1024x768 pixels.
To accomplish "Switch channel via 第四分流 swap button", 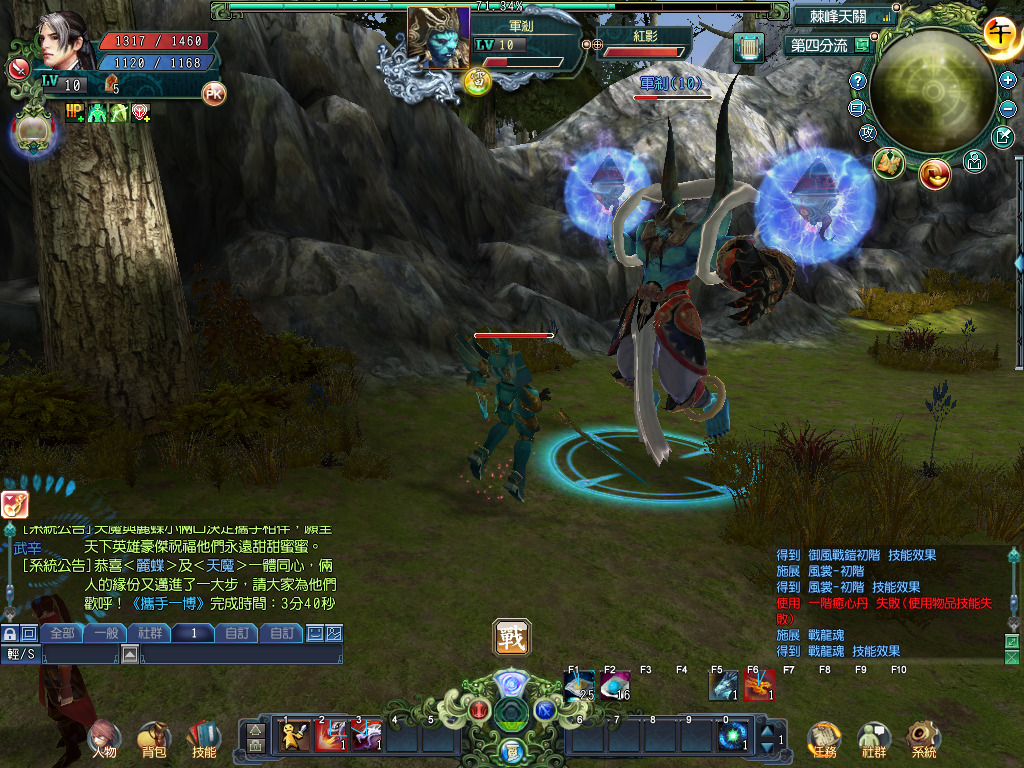I will [861, 45].
